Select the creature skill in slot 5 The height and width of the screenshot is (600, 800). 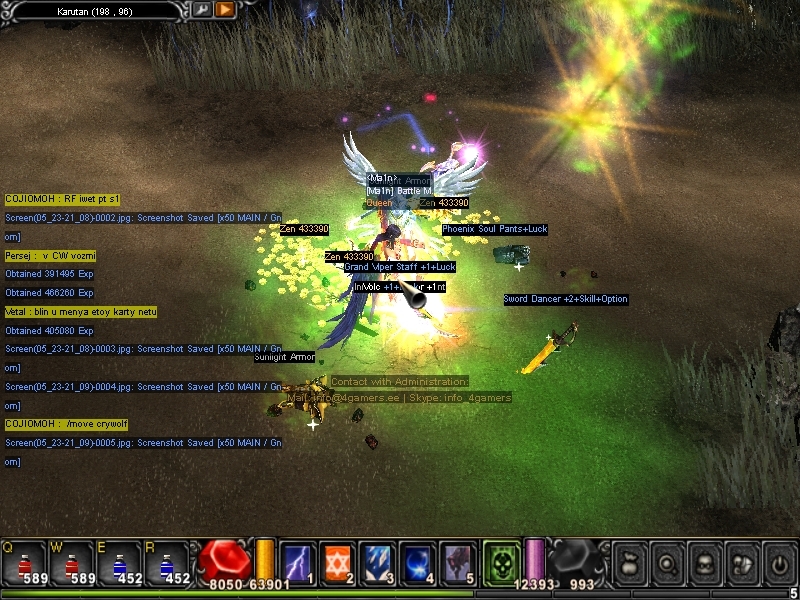pyautogui.click(x=457, y=562)
